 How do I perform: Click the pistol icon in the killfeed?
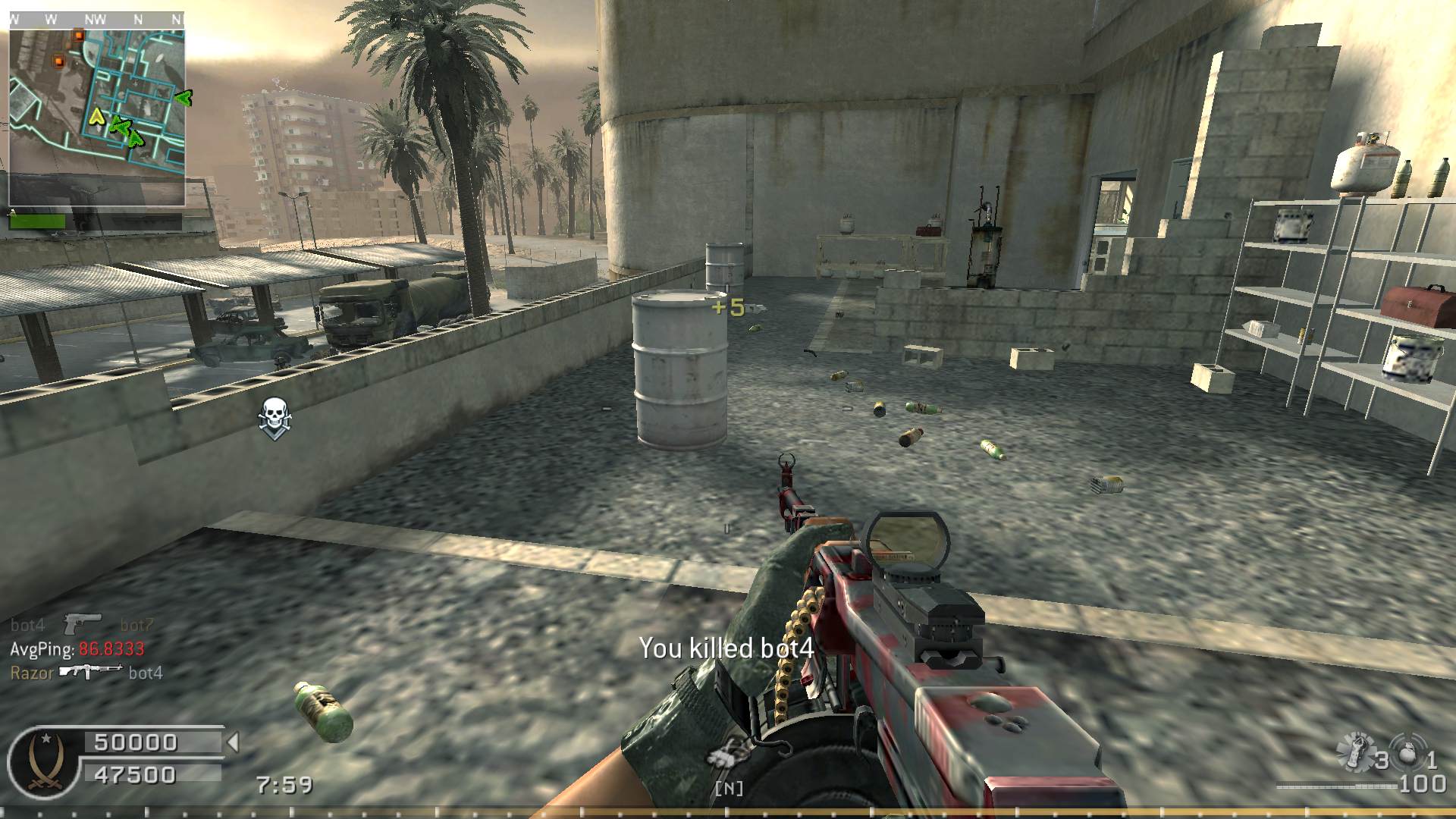pyautogui.click(x=82, y=624)
